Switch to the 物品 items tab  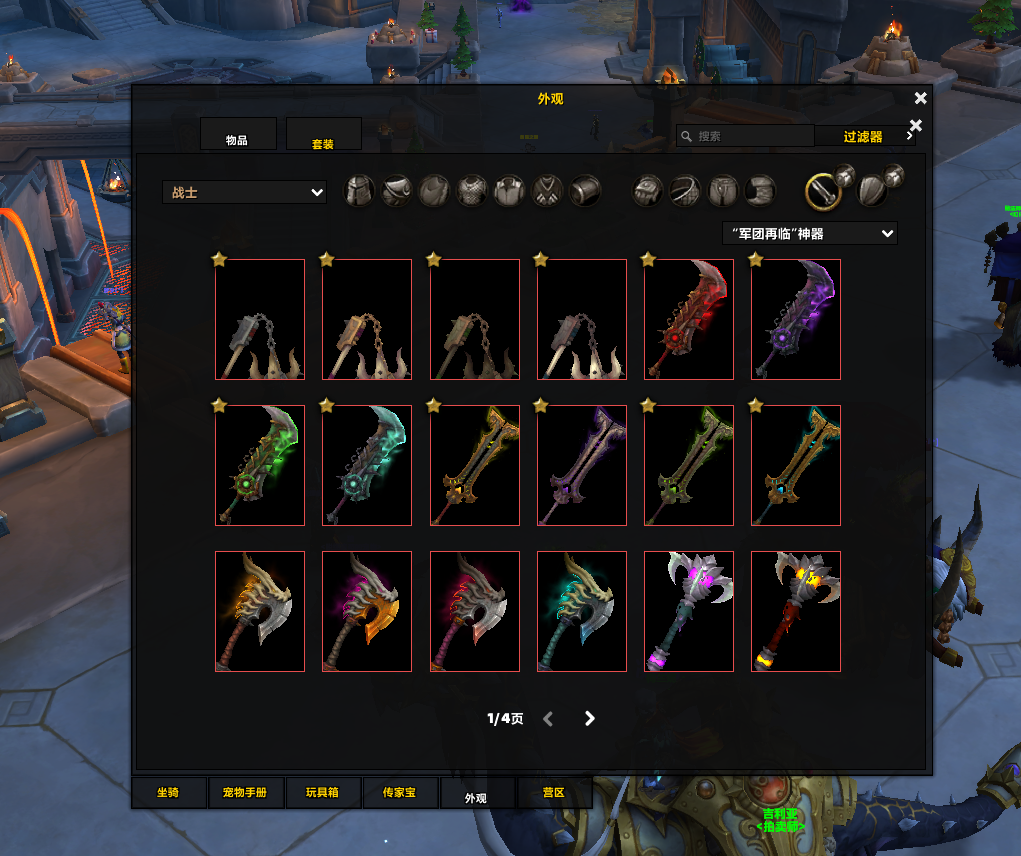(237, 135)
